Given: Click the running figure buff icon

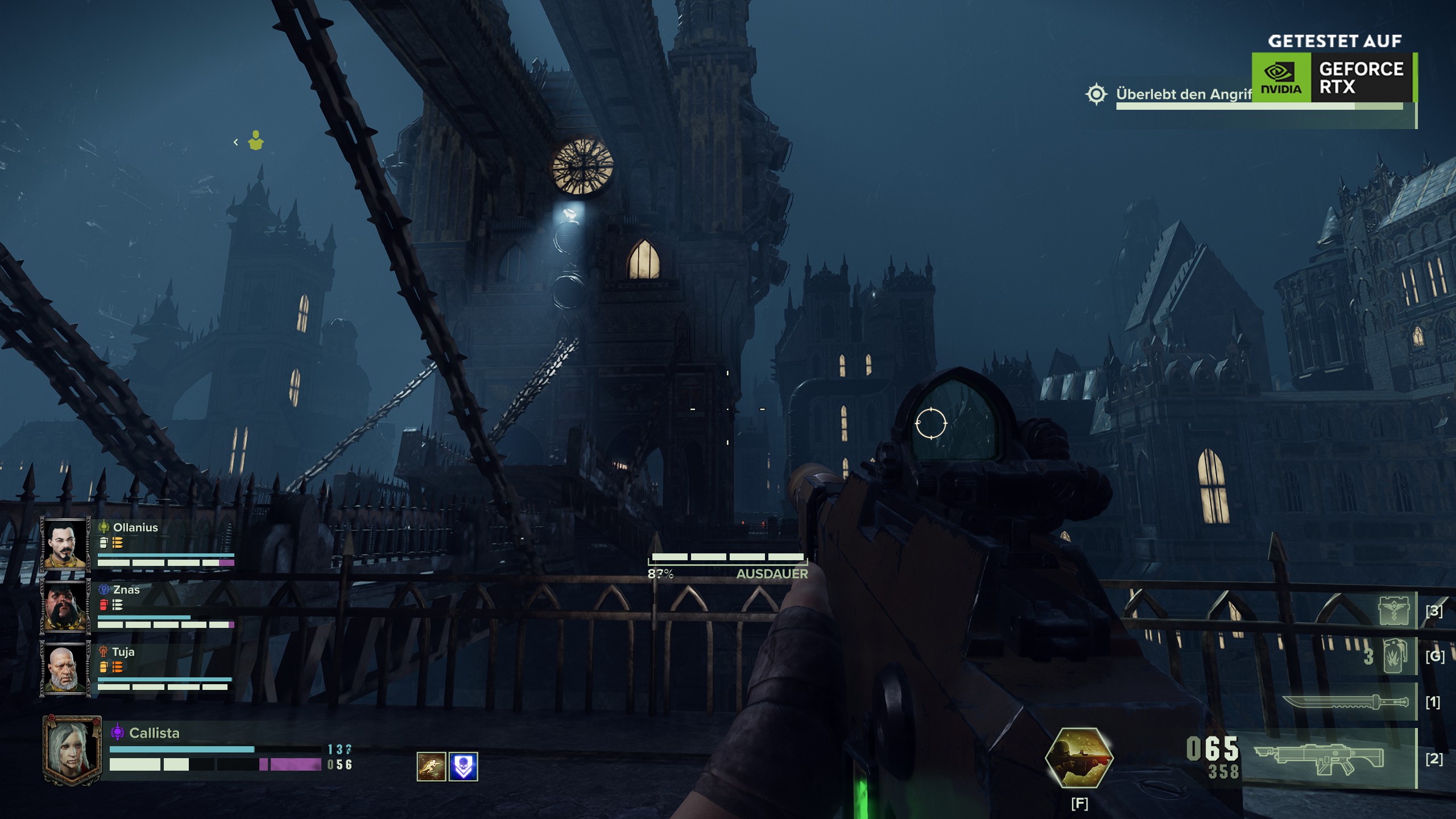Looking at the screenshot, I should coord(431,766).
